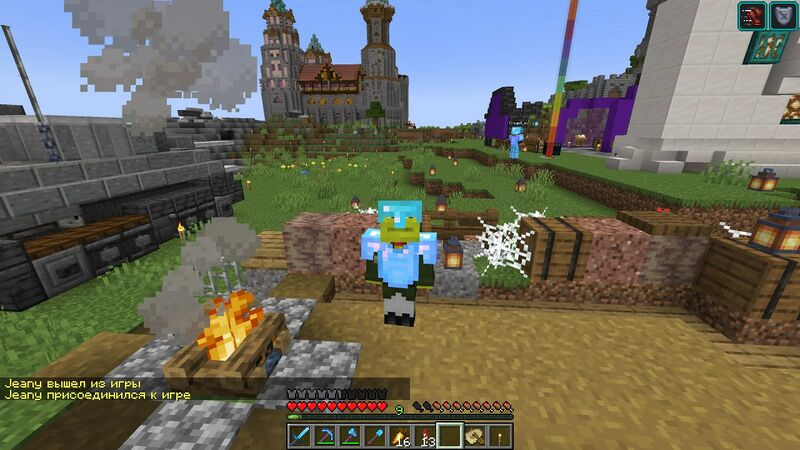Choose the diamond pickaxe in the hotbar
Viewport: 800px width, 450px height.
click(326, 436)
